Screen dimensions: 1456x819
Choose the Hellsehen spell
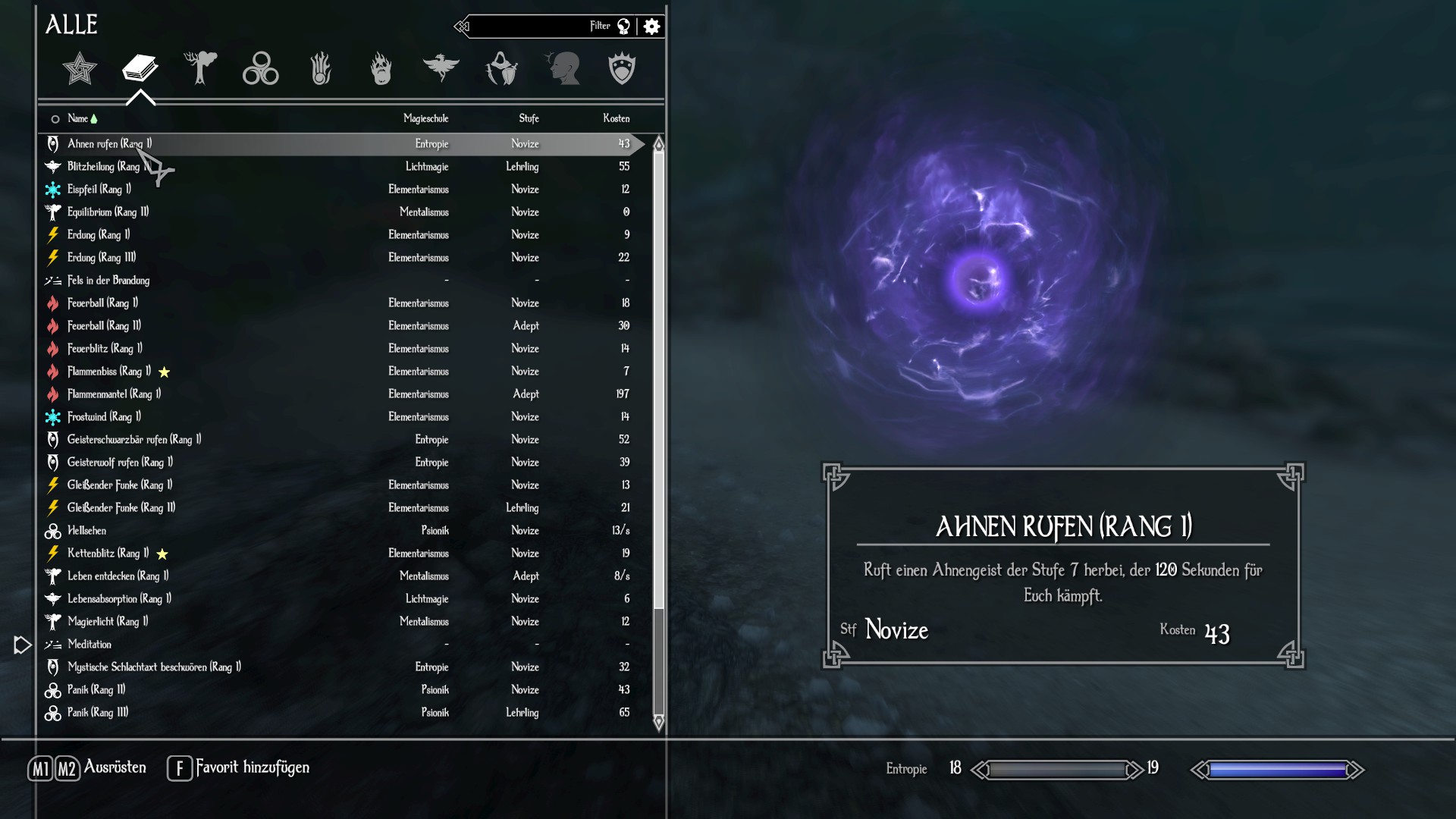86,531
